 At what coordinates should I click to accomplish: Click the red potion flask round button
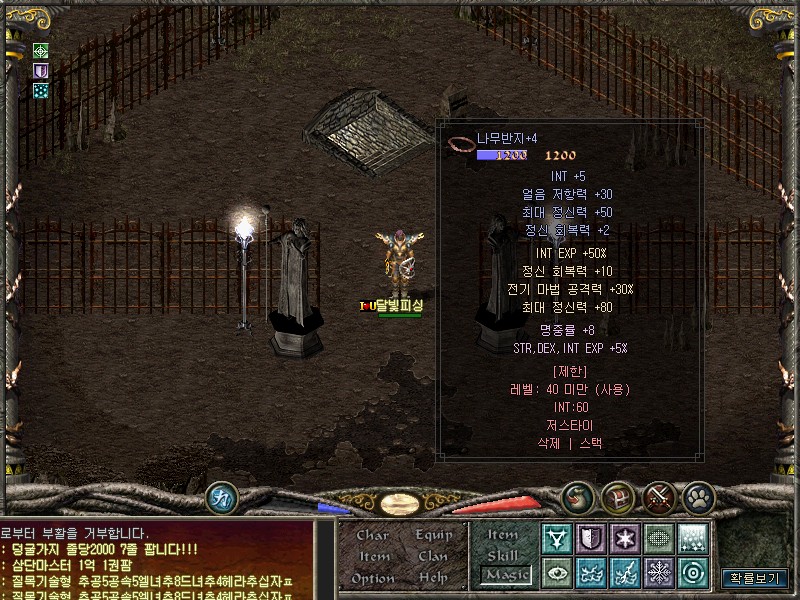577,496
